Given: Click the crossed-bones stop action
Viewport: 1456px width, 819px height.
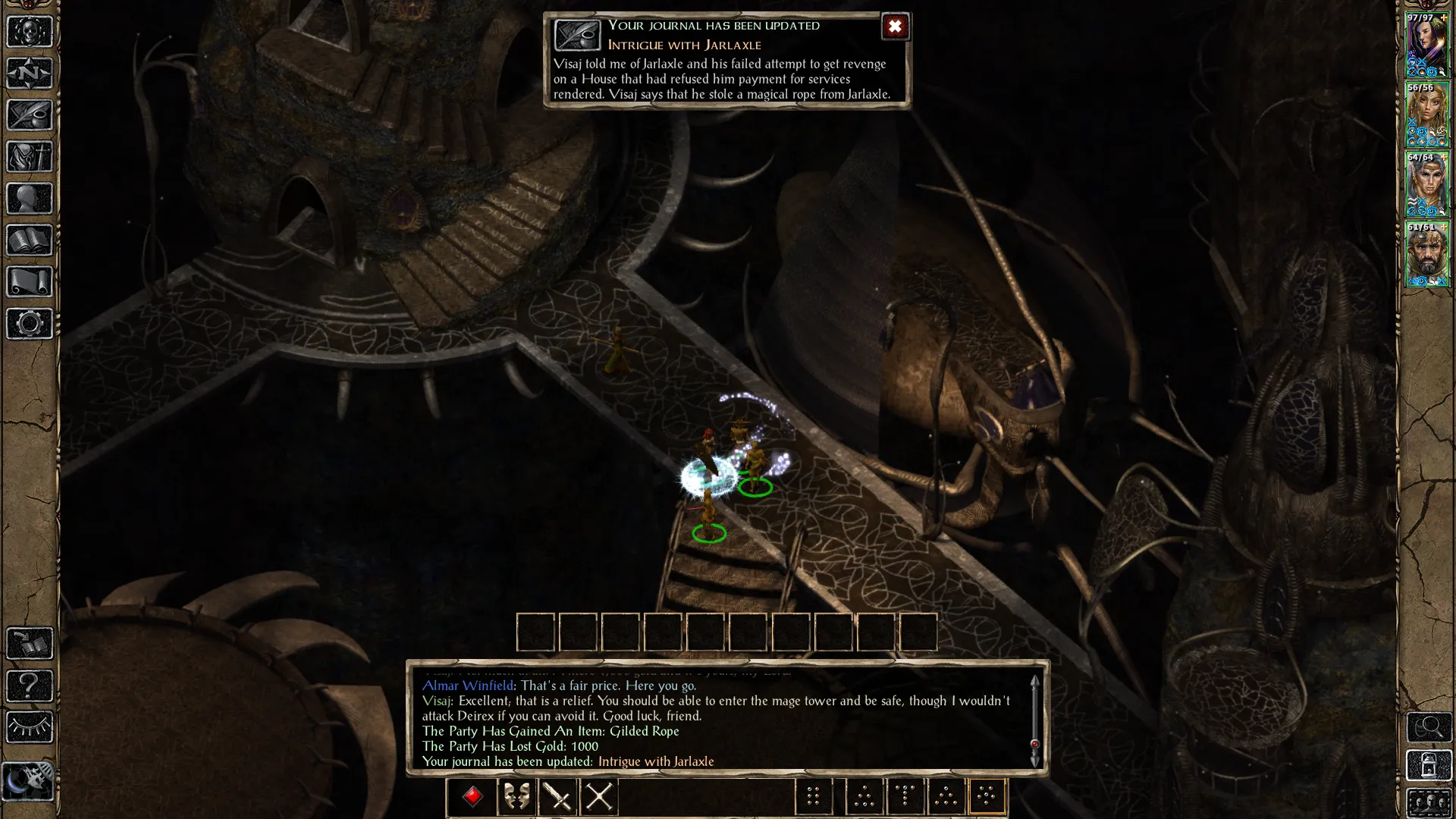Looking at the screenshot, I should (599, 796).
